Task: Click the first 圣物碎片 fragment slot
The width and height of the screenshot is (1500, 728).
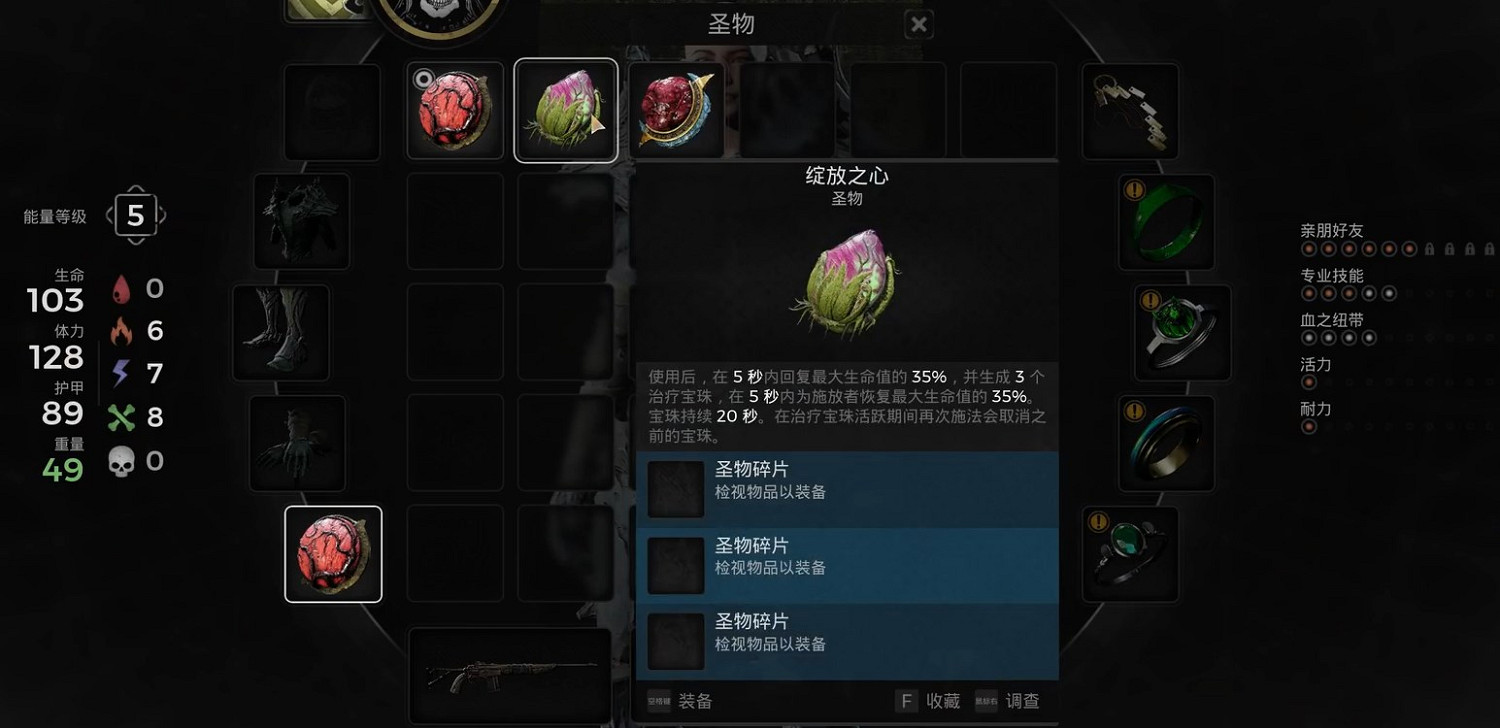Action: coord(676,488)
